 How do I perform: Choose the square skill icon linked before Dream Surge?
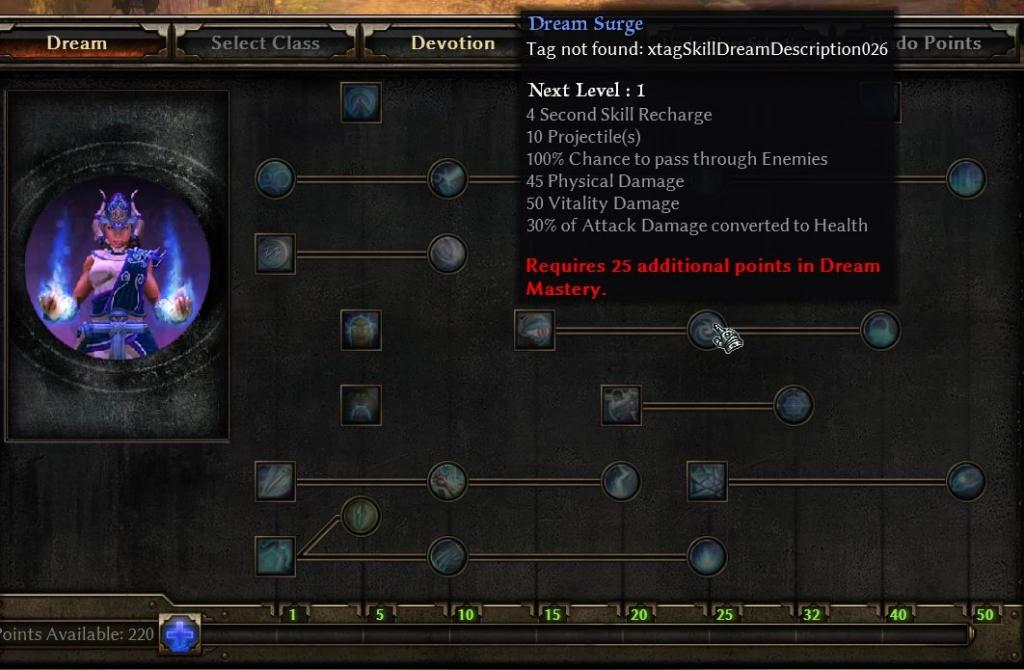(x=535, y=330)
